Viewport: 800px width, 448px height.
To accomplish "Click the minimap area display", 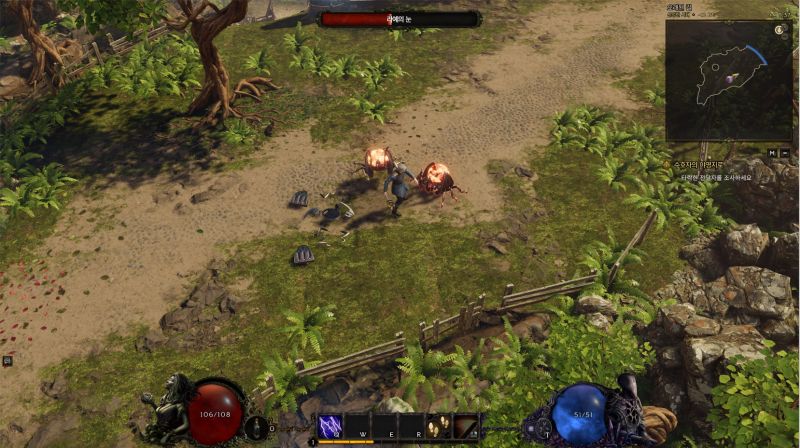I will click(729, 80).
